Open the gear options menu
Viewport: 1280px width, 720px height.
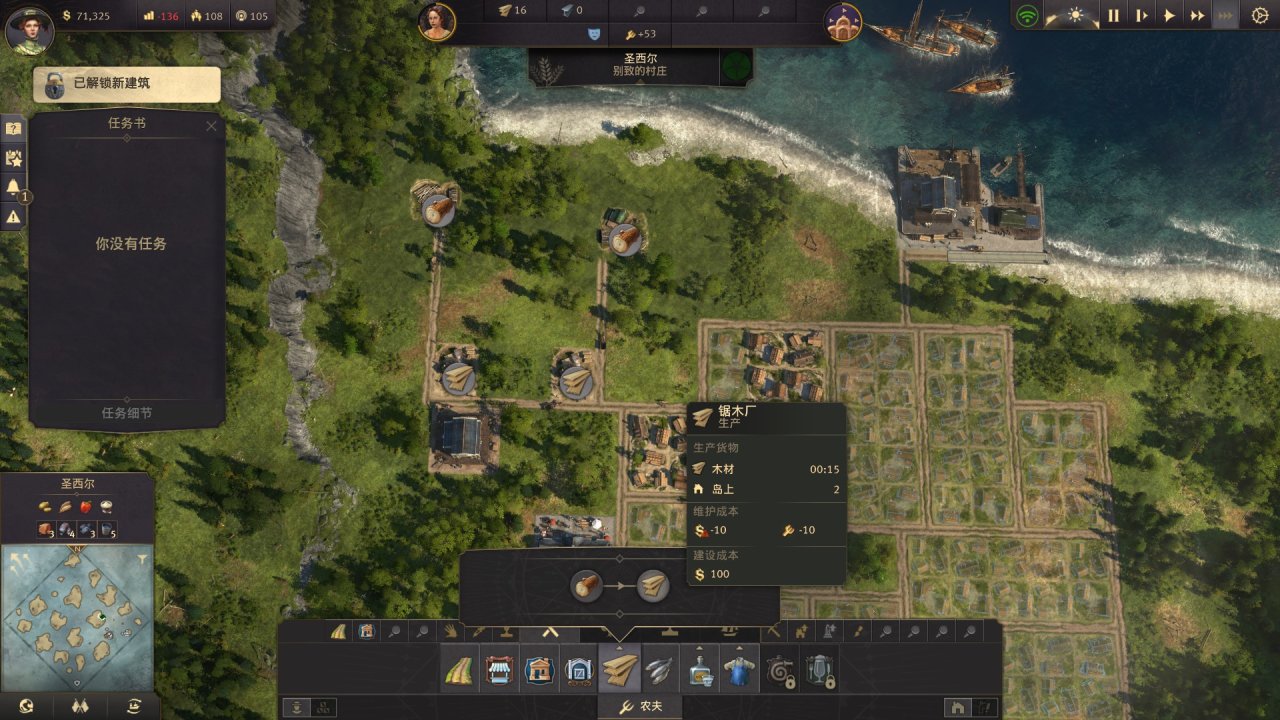pyautogui.click(x=1260, y=16)
